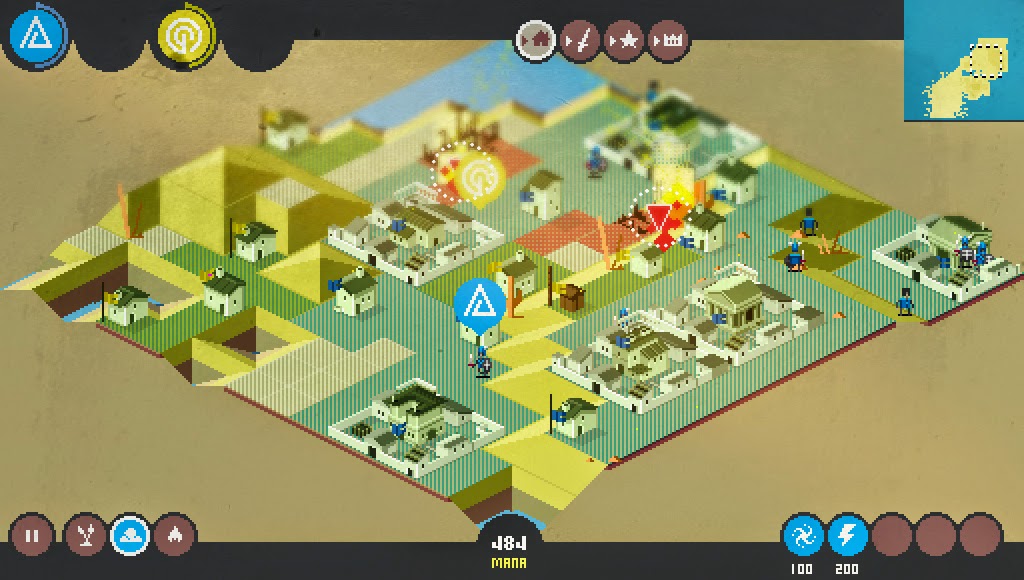The height and width of the screenshot is (580, 1024).
Task: Click the minimap of the island
Action: click(964, 60)
